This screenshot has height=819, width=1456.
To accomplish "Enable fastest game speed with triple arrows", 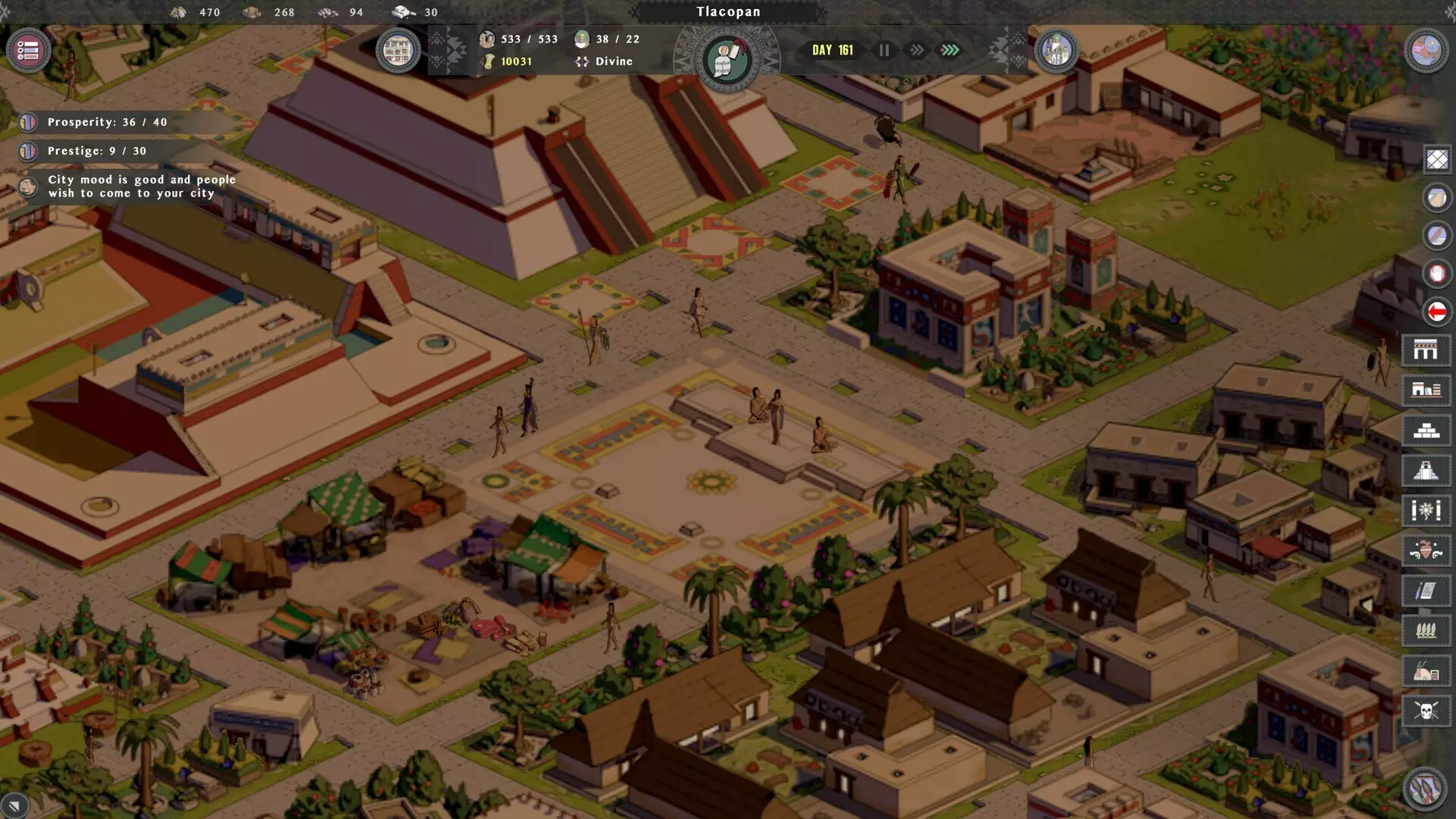I will 951,50.
